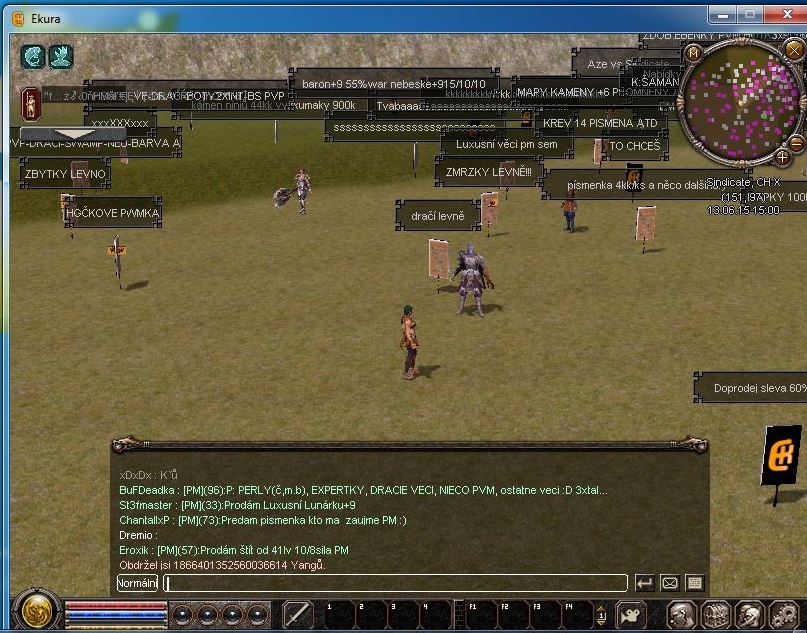
Task: Open the envelope whisper message button
Action: 670,583
